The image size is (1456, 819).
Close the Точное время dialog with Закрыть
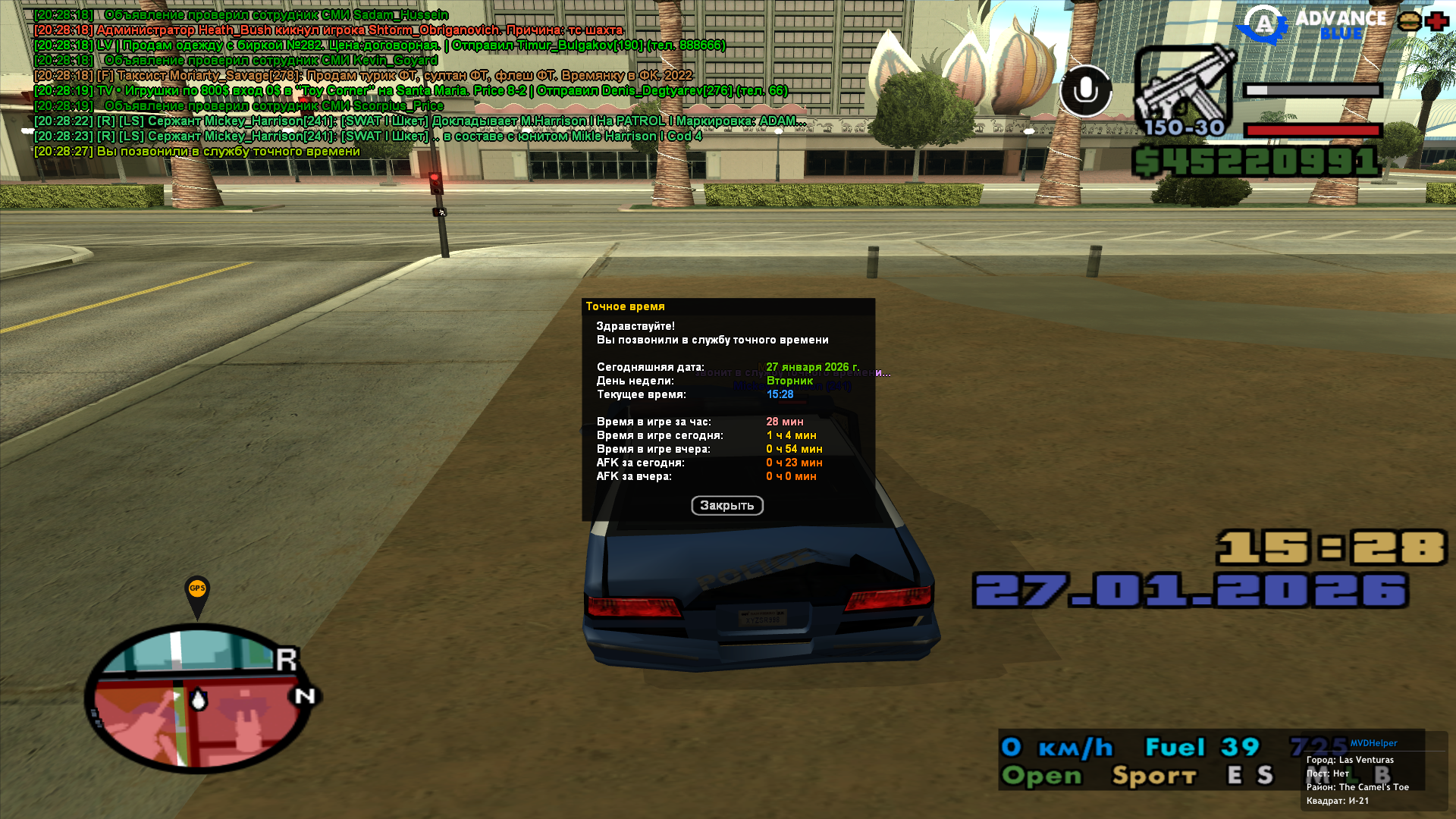click(726, 506)
